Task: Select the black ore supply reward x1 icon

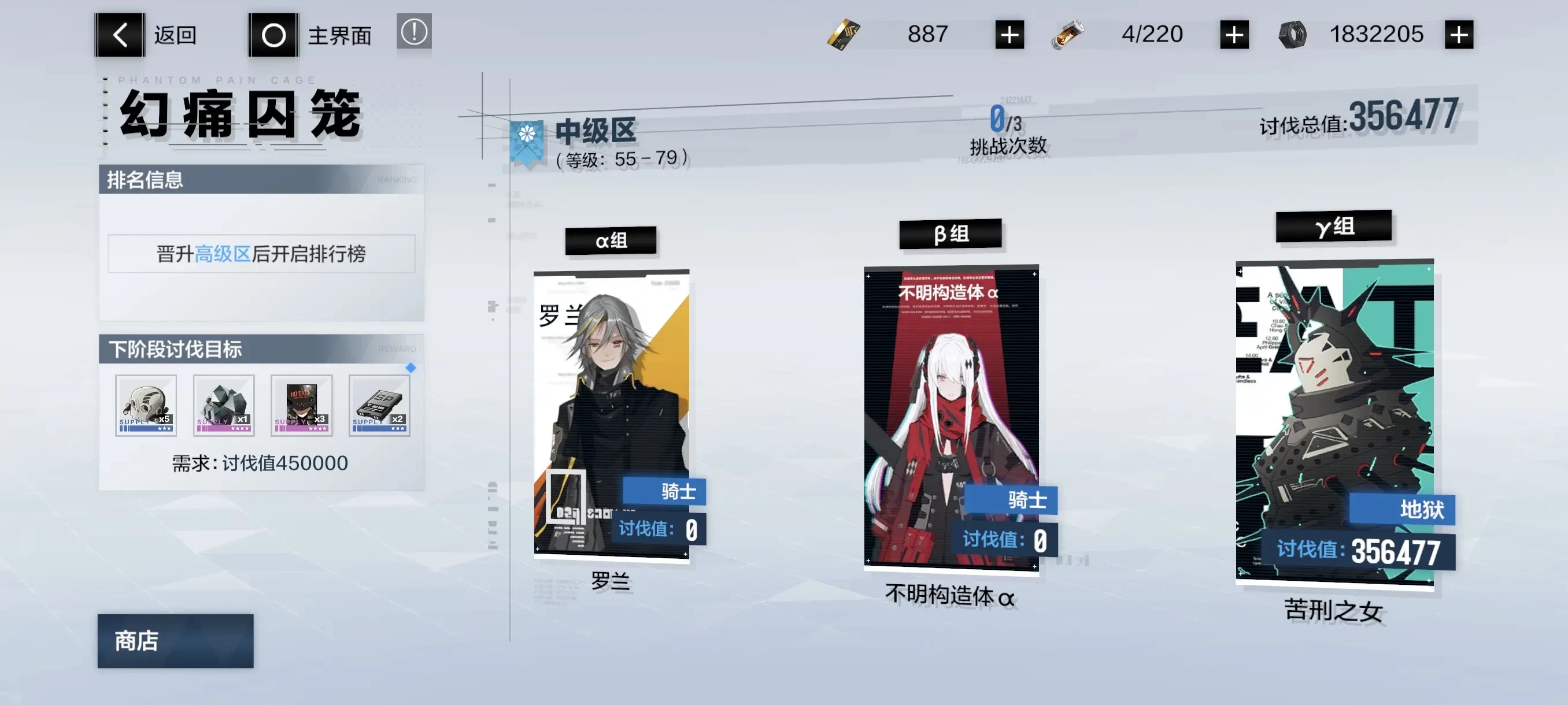Action: point(223,406)
